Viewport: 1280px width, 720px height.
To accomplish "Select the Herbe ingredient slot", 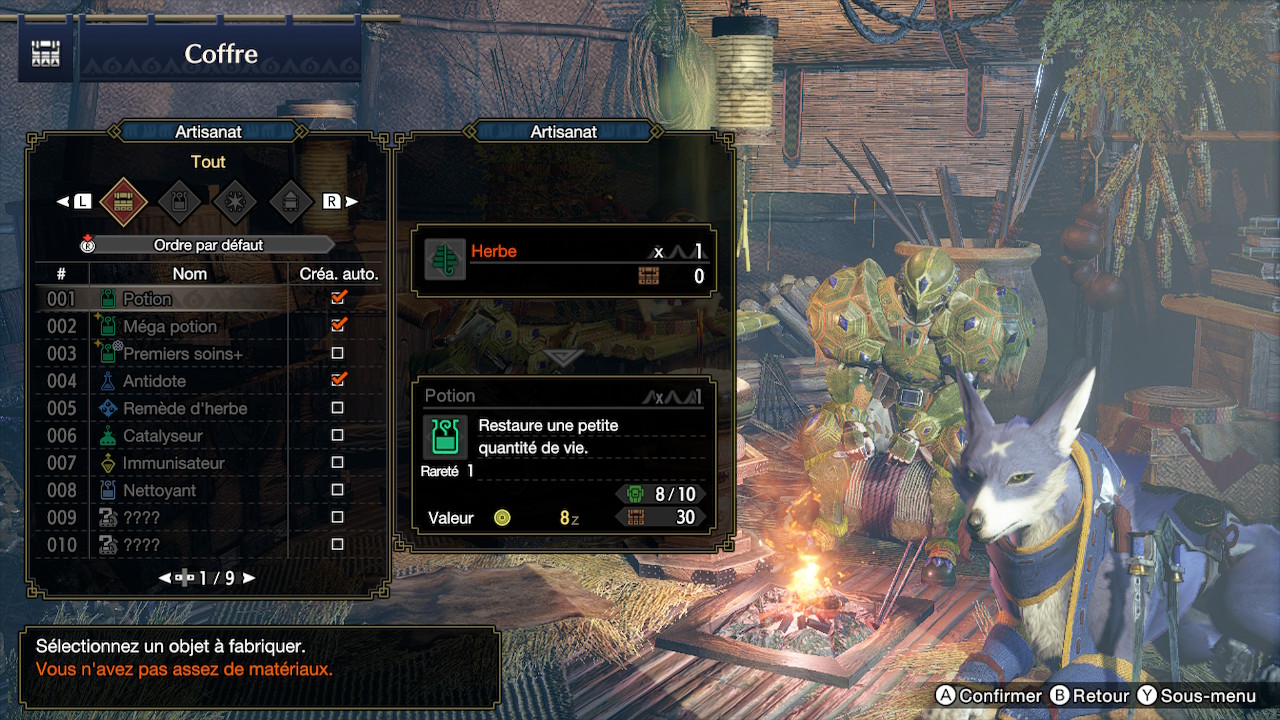I will (x=565, y=261).
